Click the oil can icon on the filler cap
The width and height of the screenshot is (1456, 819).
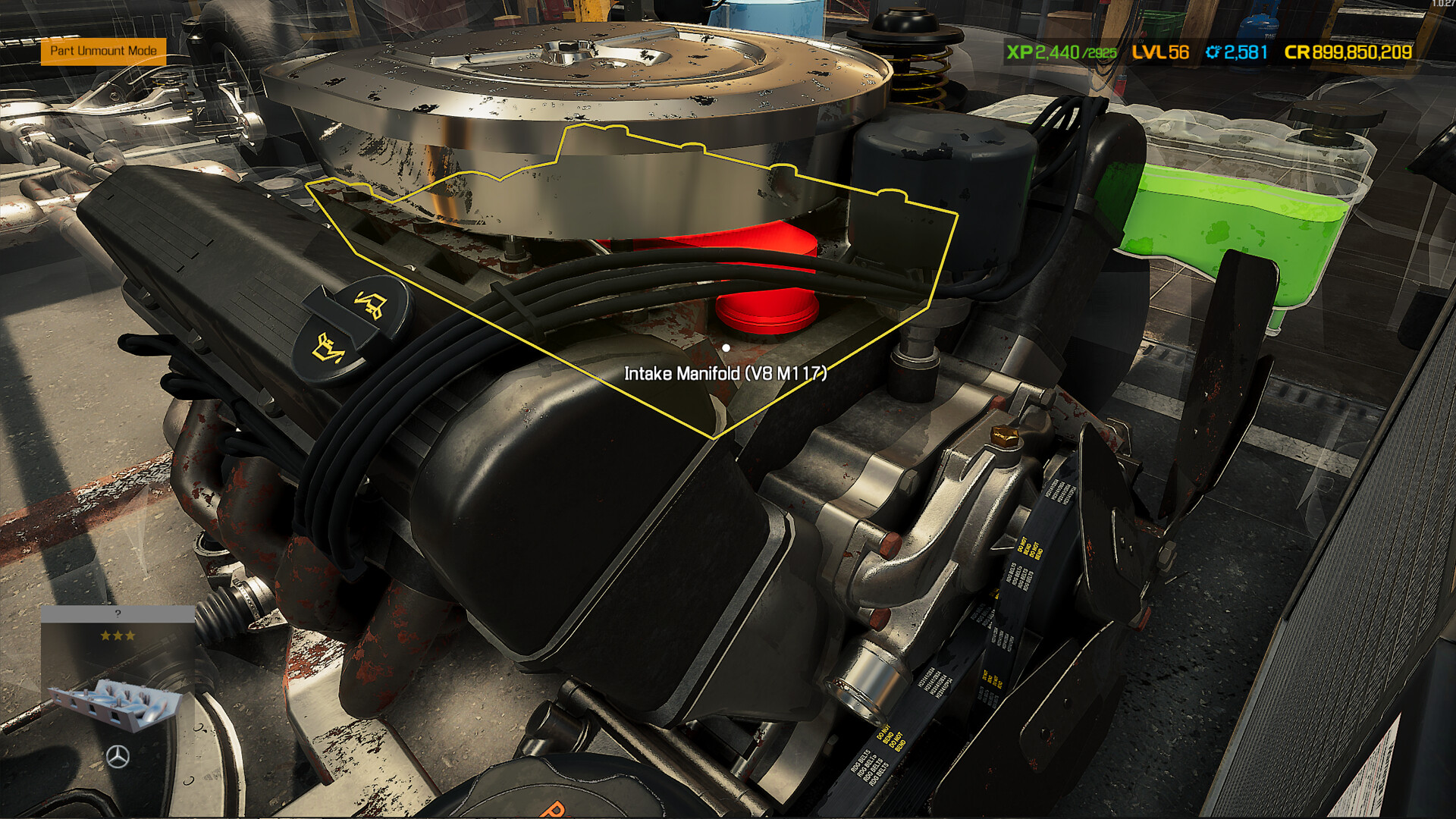(369, 303)
